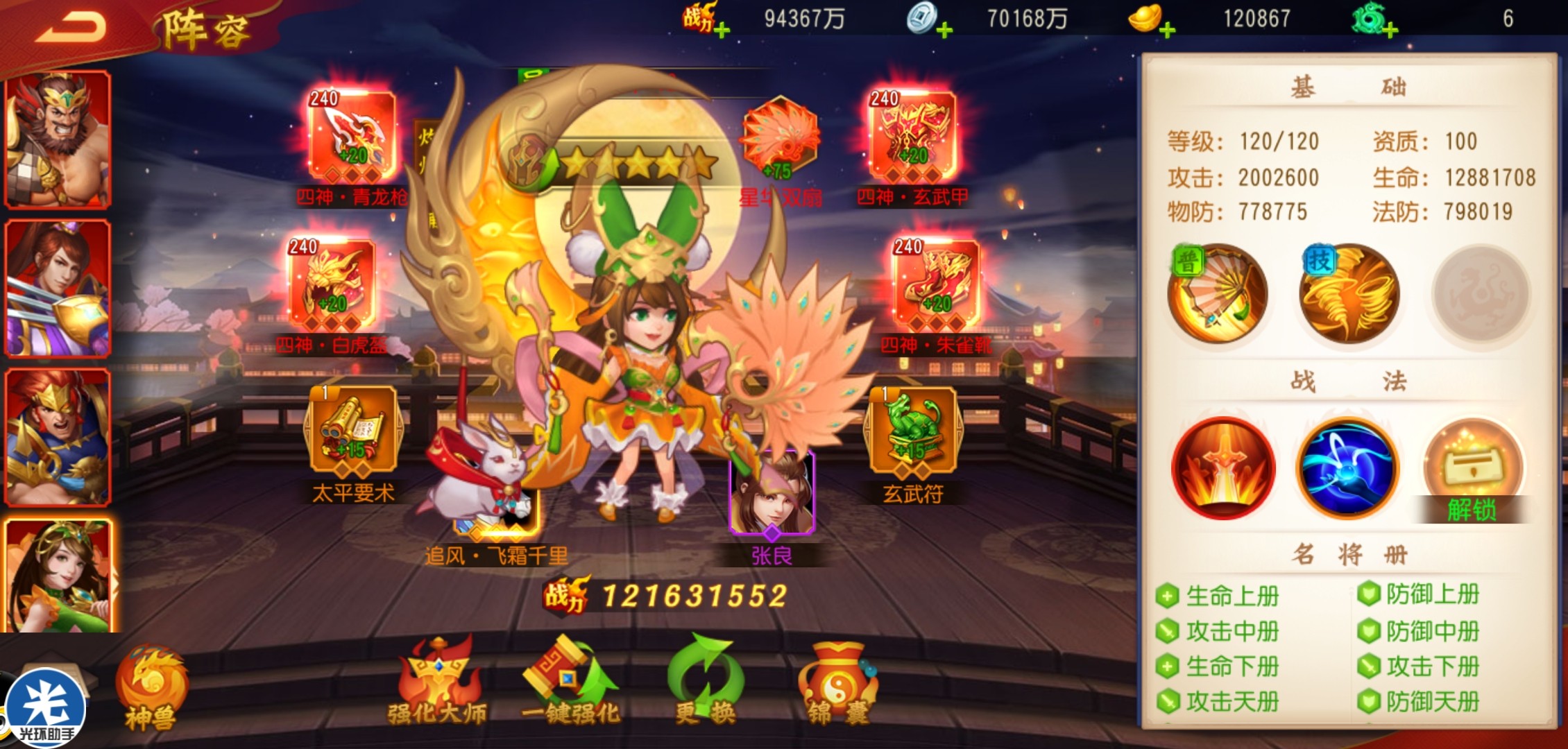The image size is (1568, 749).
Task: View the fan normal attack skill
Action: 1218,294
